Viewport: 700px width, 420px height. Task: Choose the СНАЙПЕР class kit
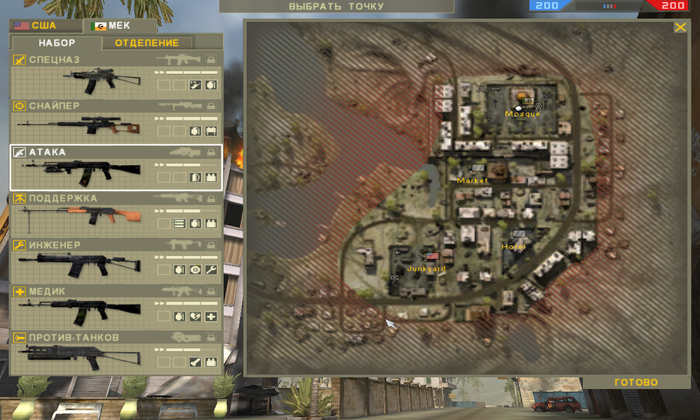coord(116,120)
